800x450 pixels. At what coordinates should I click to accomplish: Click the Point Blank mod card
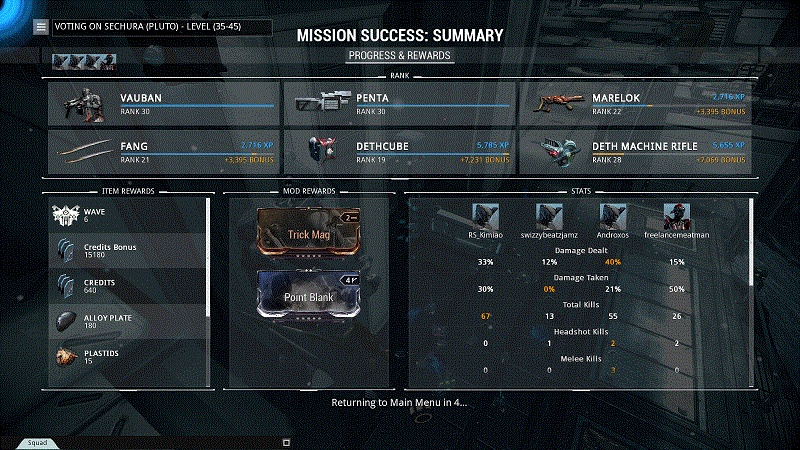(312, 296)
